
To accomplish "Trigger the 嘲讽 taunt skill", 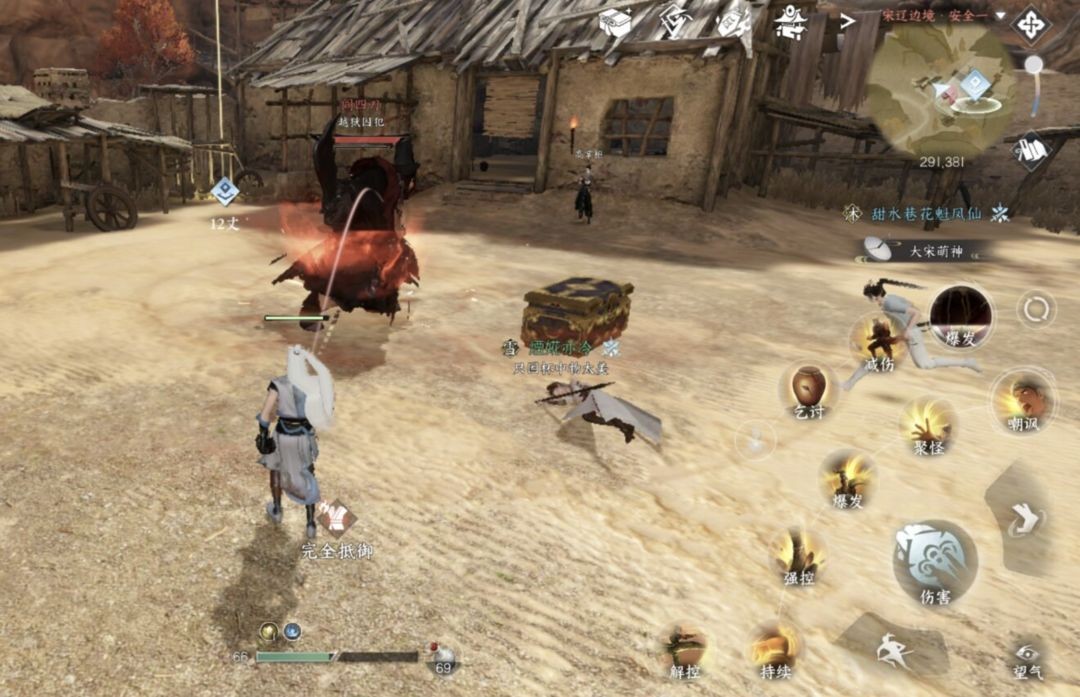I will pyautogui.click(x=1023, y=398).
